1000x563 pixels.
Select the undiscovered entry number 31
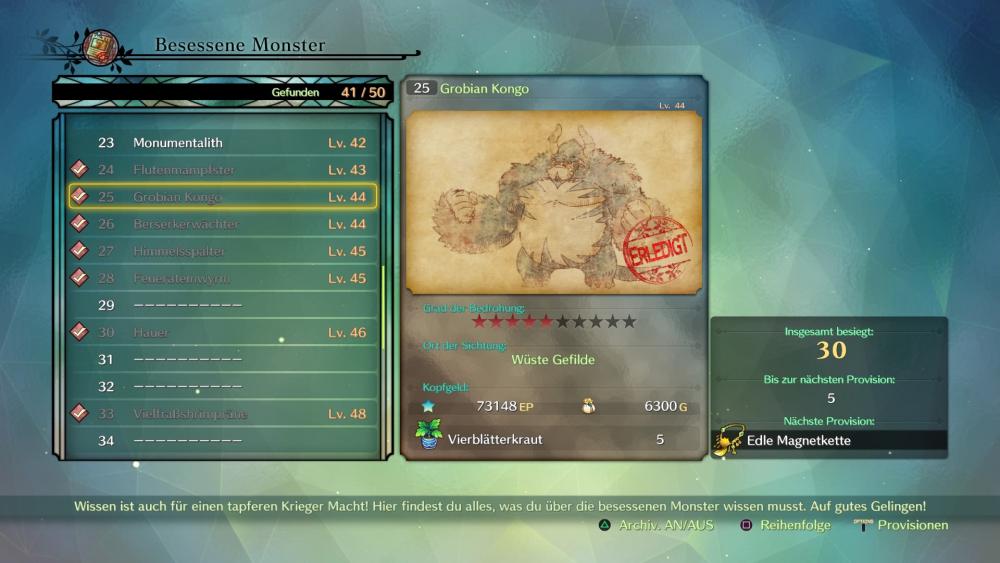tap(222, 359)
